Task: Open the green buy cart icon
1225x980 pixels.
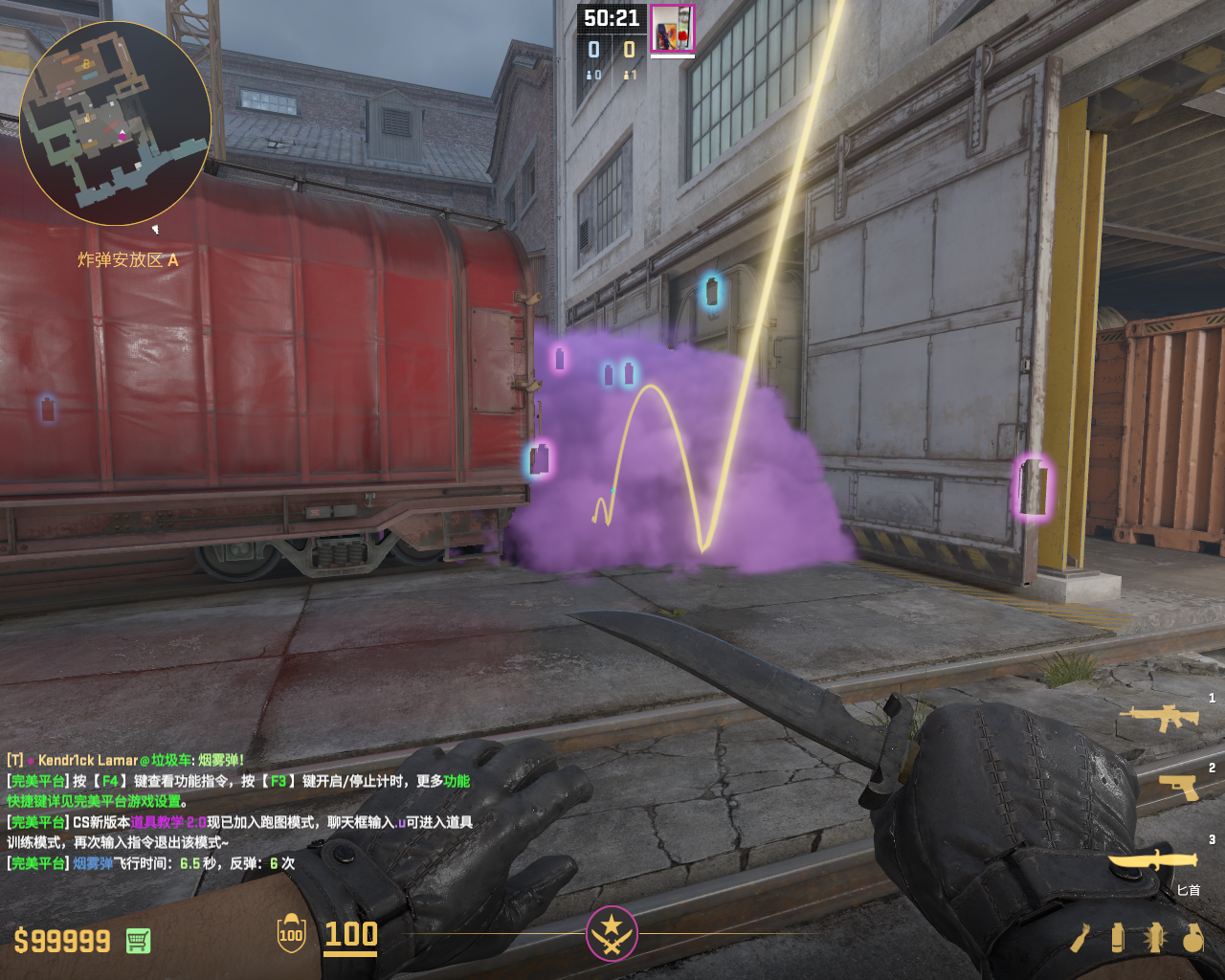Action: (x=138, y=941)
